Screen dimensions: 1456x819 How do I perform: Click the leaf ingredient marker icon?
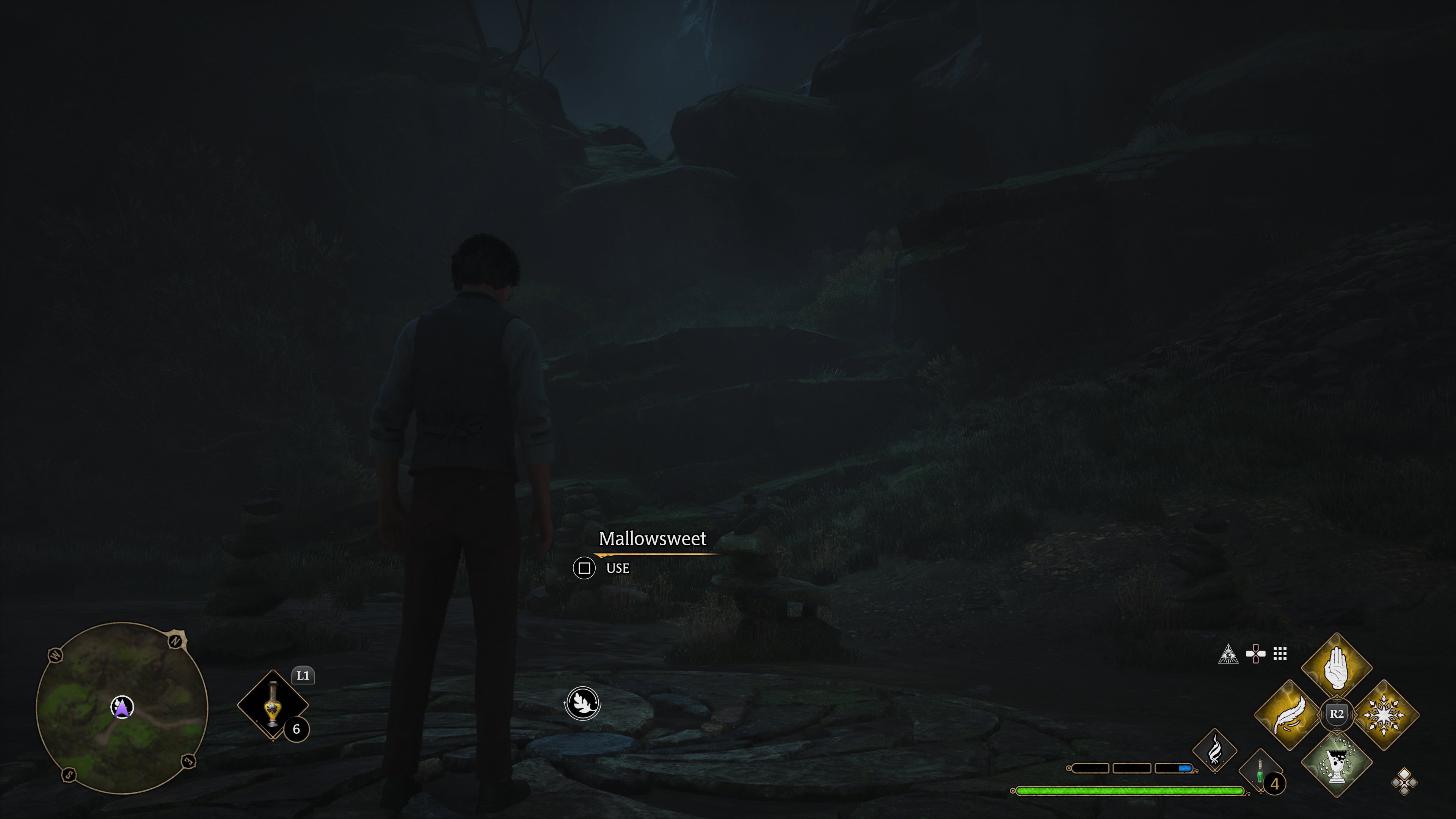582,703
